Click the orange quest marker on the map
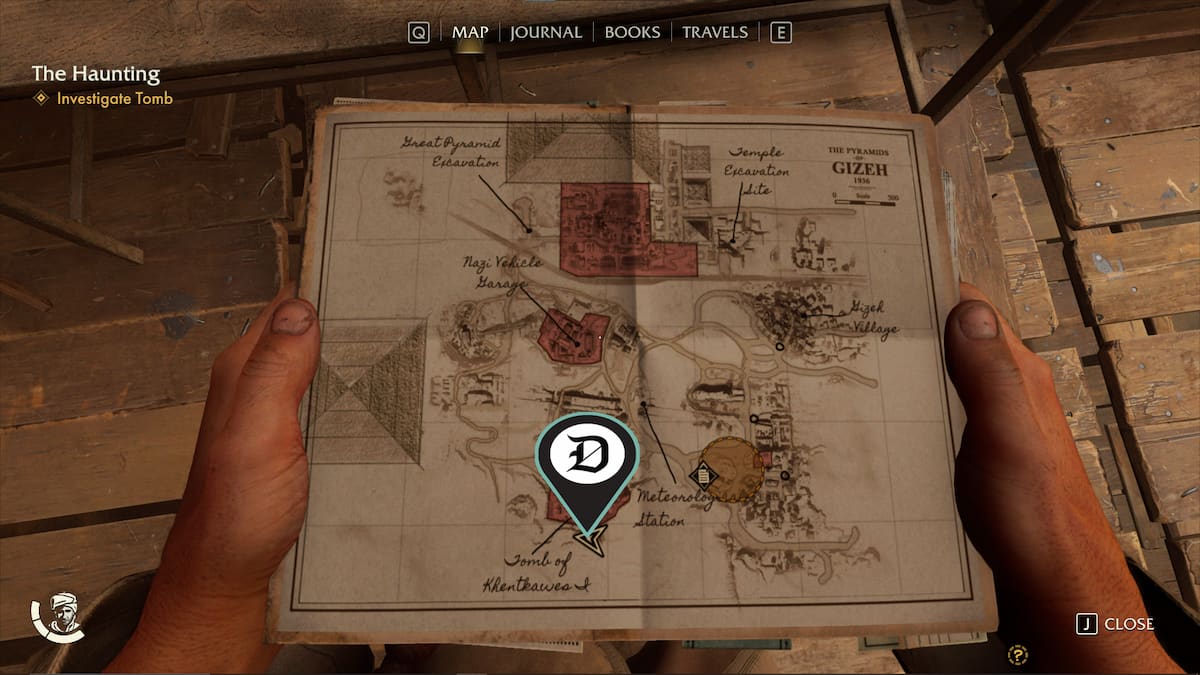 (x=728, y=469)
